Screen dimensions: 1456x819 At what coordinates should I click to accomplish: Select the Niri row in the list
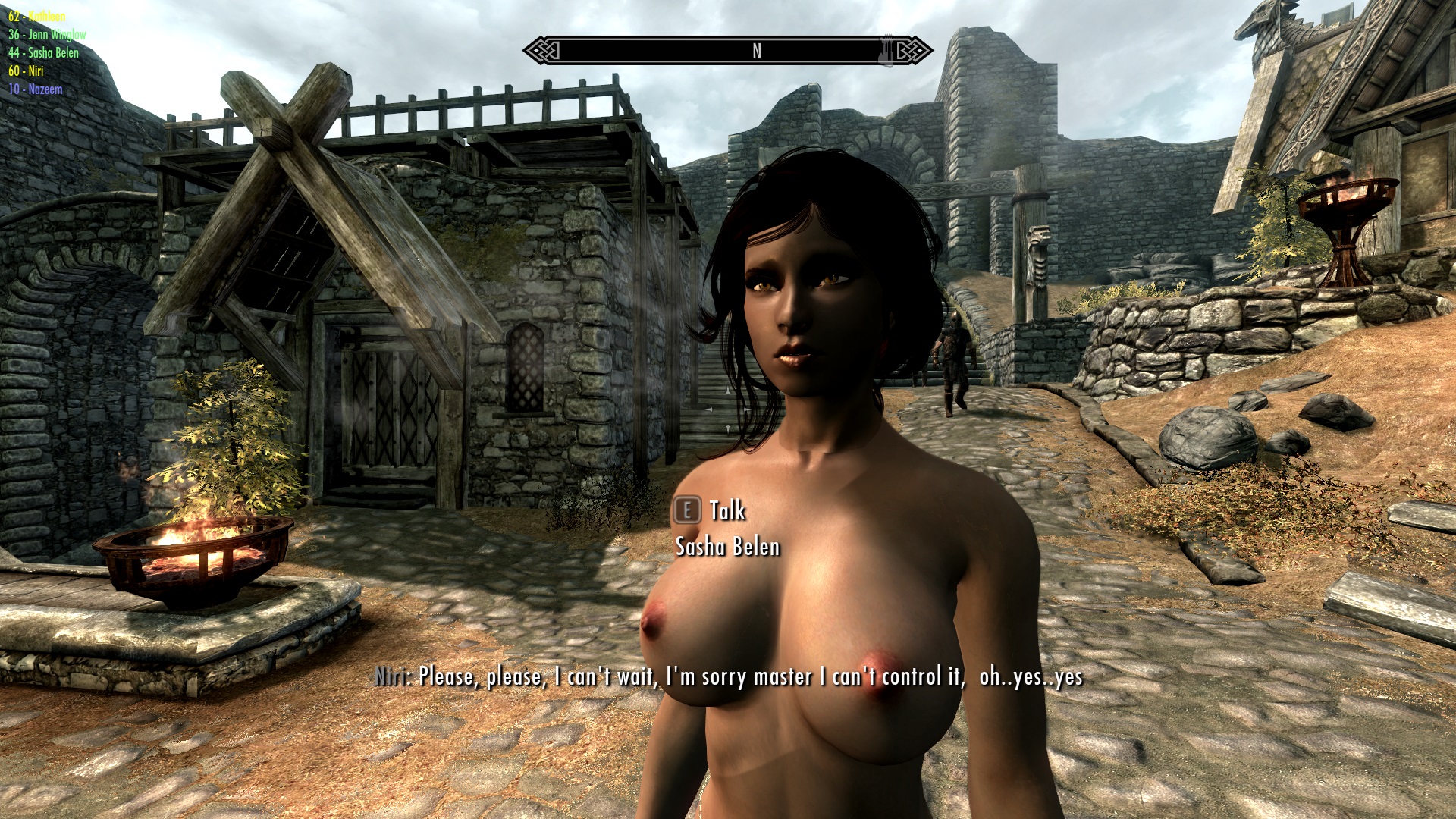point(26,71)
